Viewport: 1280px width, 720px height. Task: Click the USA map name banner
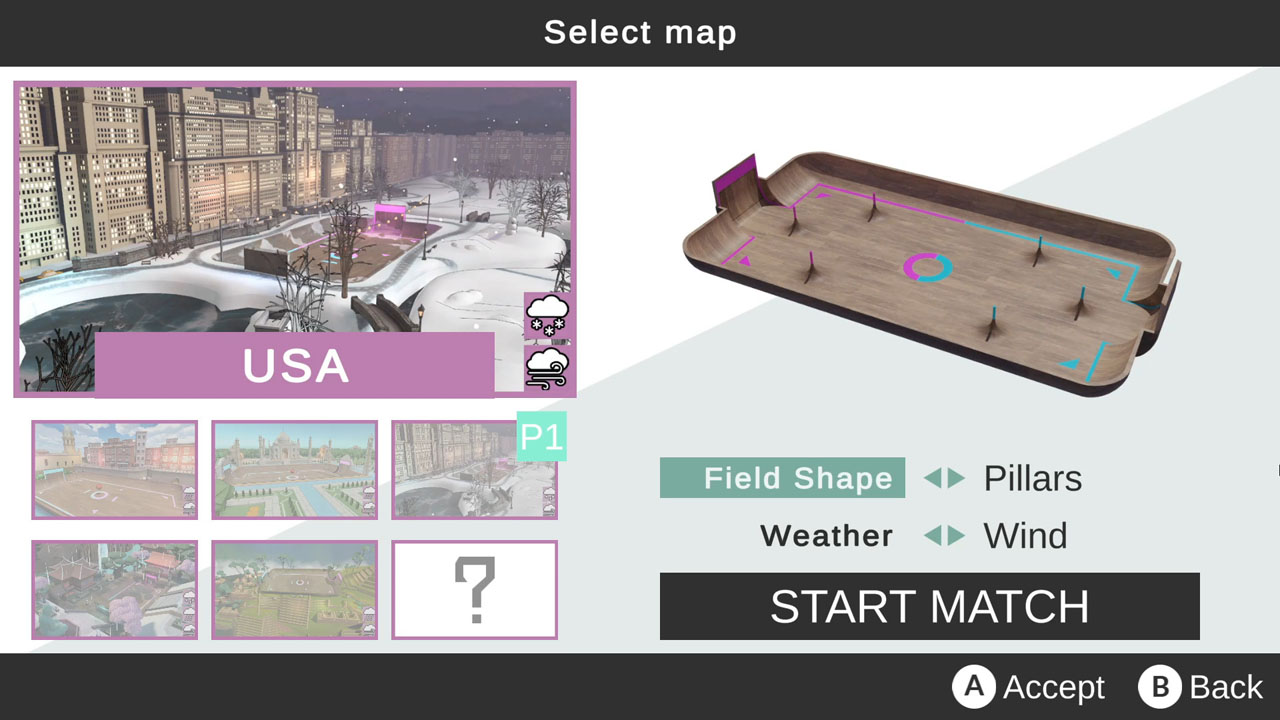pos(293,368)
